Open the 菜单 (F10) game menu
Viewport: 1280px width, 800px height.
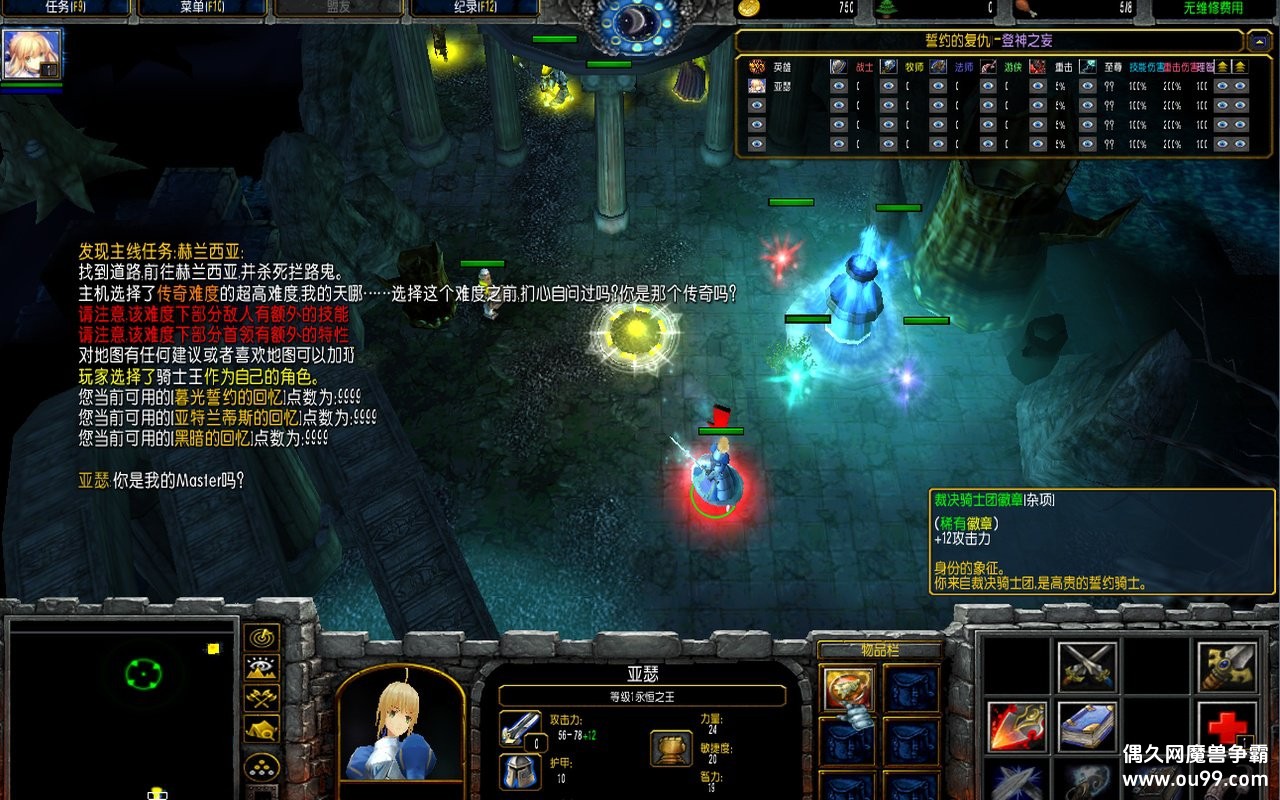coord(201,9)
